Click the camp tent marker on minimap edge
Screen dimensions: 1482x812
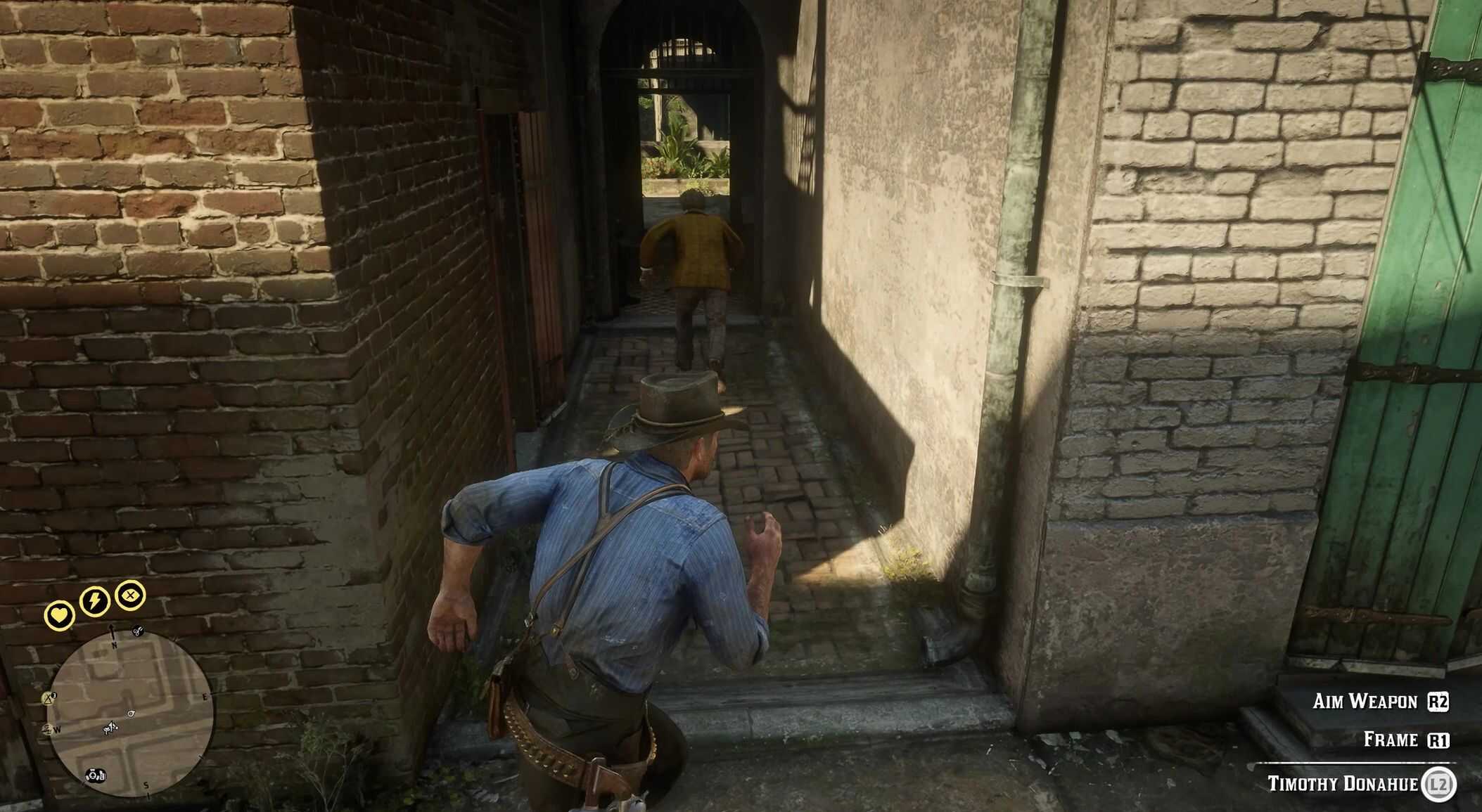pyautogui.click(x=49, y=698)
